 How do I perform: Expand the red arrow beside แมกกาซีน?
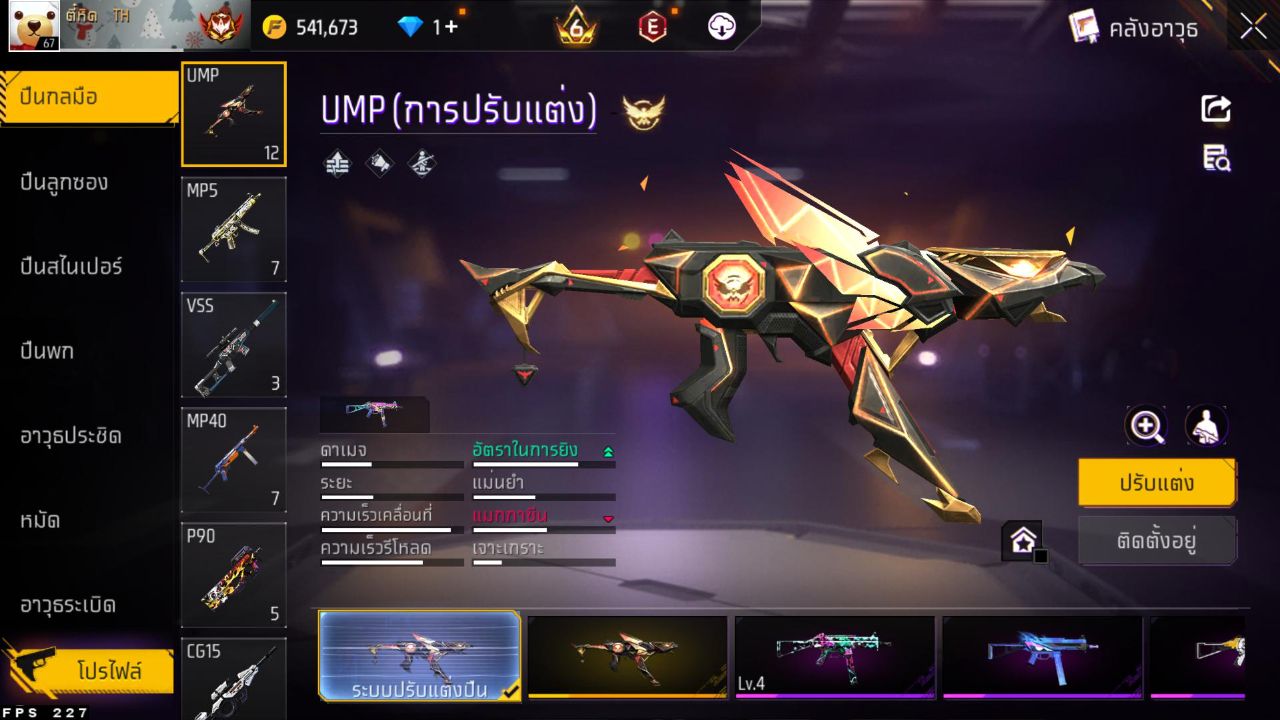pyautogui.click(x=606, y=520)
